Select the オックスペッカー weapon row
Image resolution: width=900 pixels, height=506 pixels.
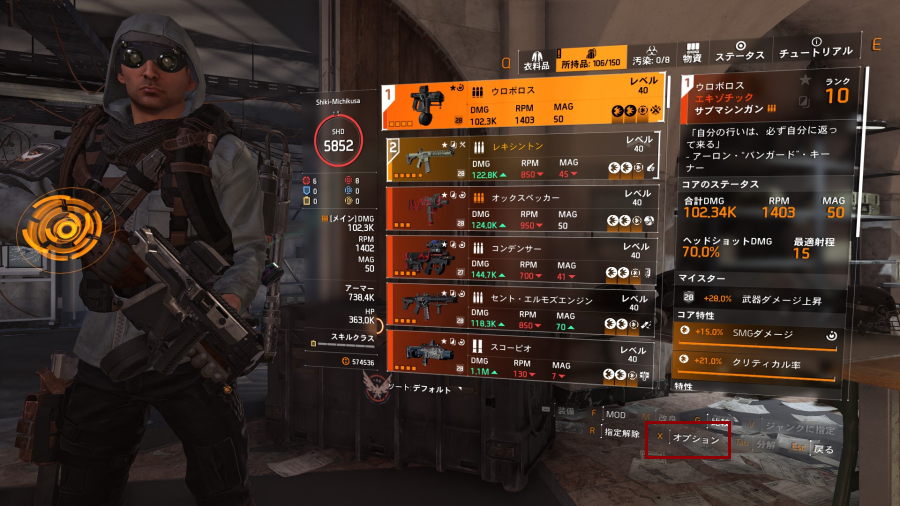[520, 207]
